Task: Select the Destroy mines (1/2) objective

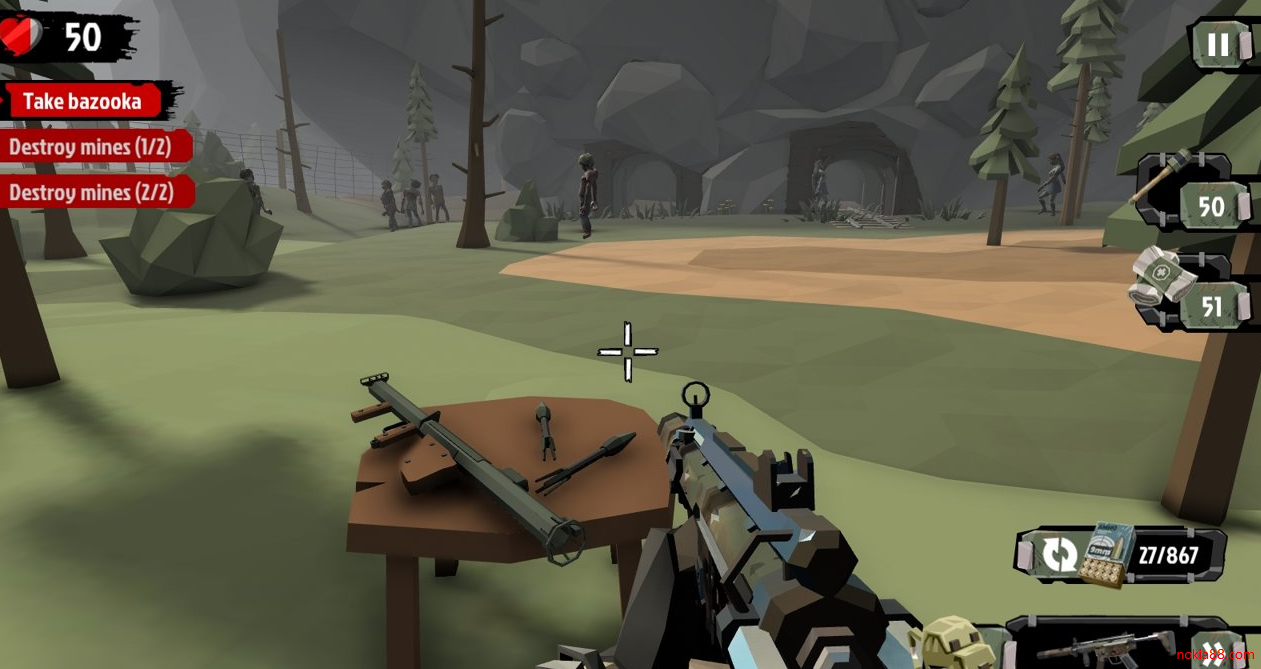Action: pos(90,147)
